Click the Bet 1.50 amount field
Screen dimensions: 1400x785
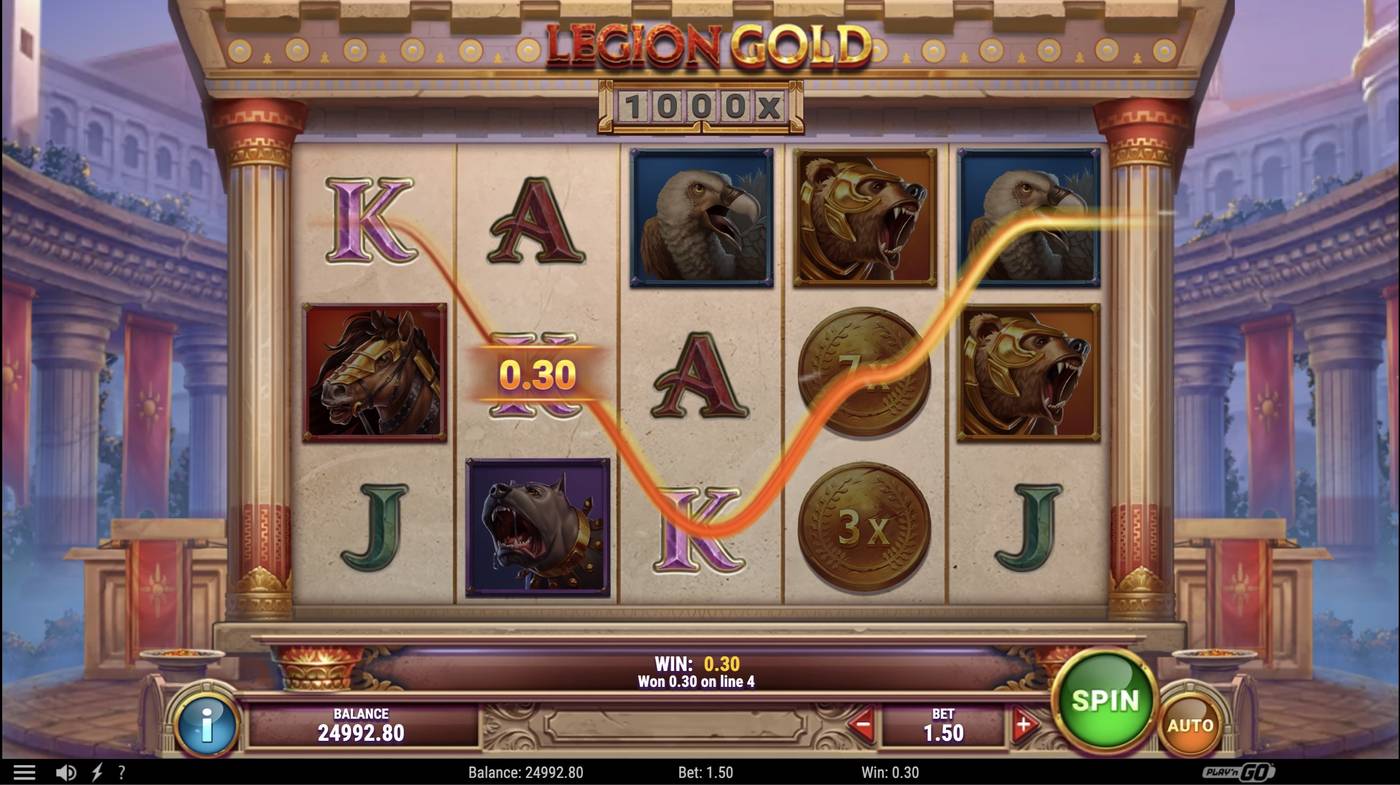[x=944, y=728]
